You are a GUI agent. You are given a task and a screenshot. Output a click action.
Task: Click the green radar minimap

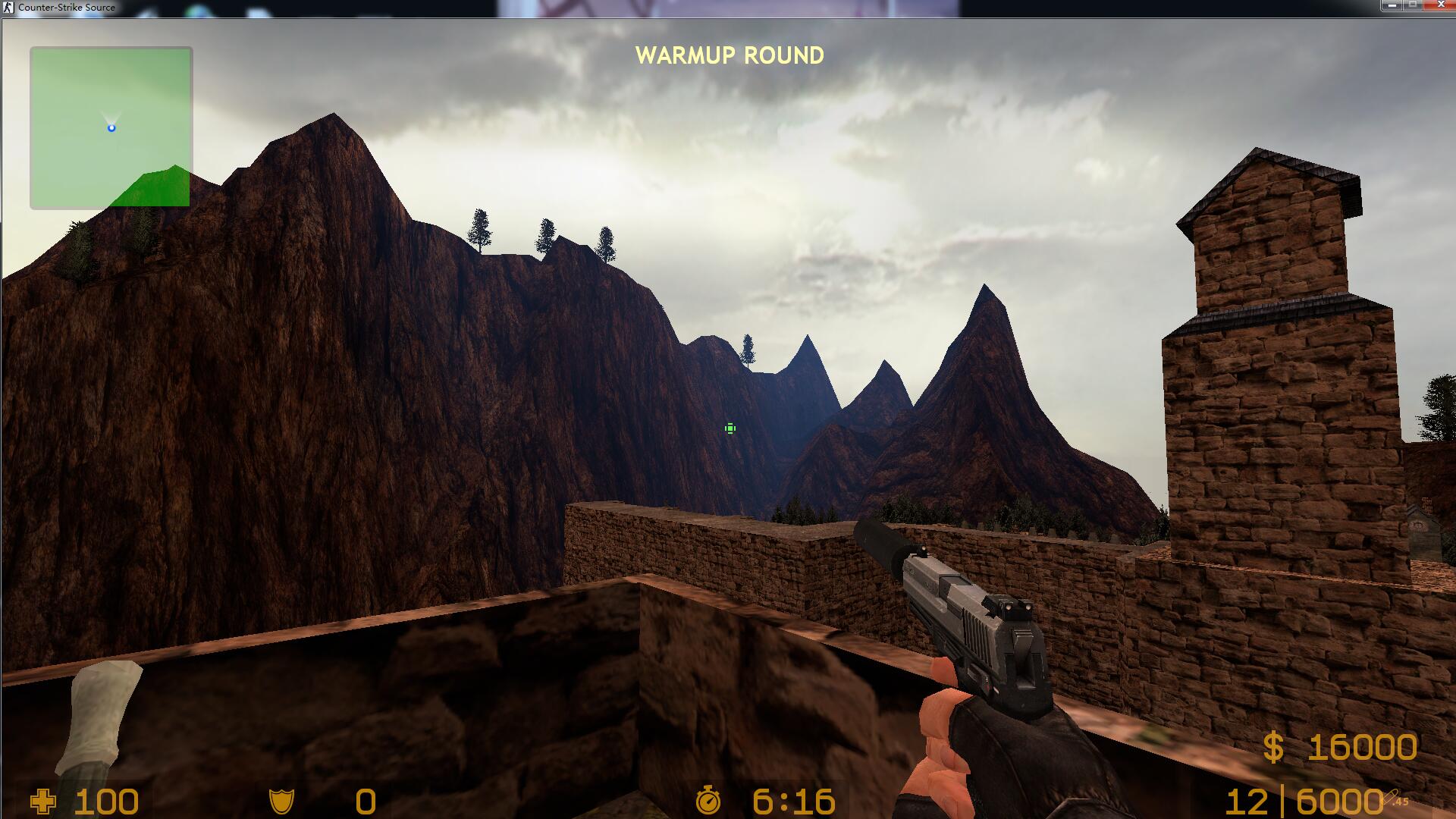[111, 127]
